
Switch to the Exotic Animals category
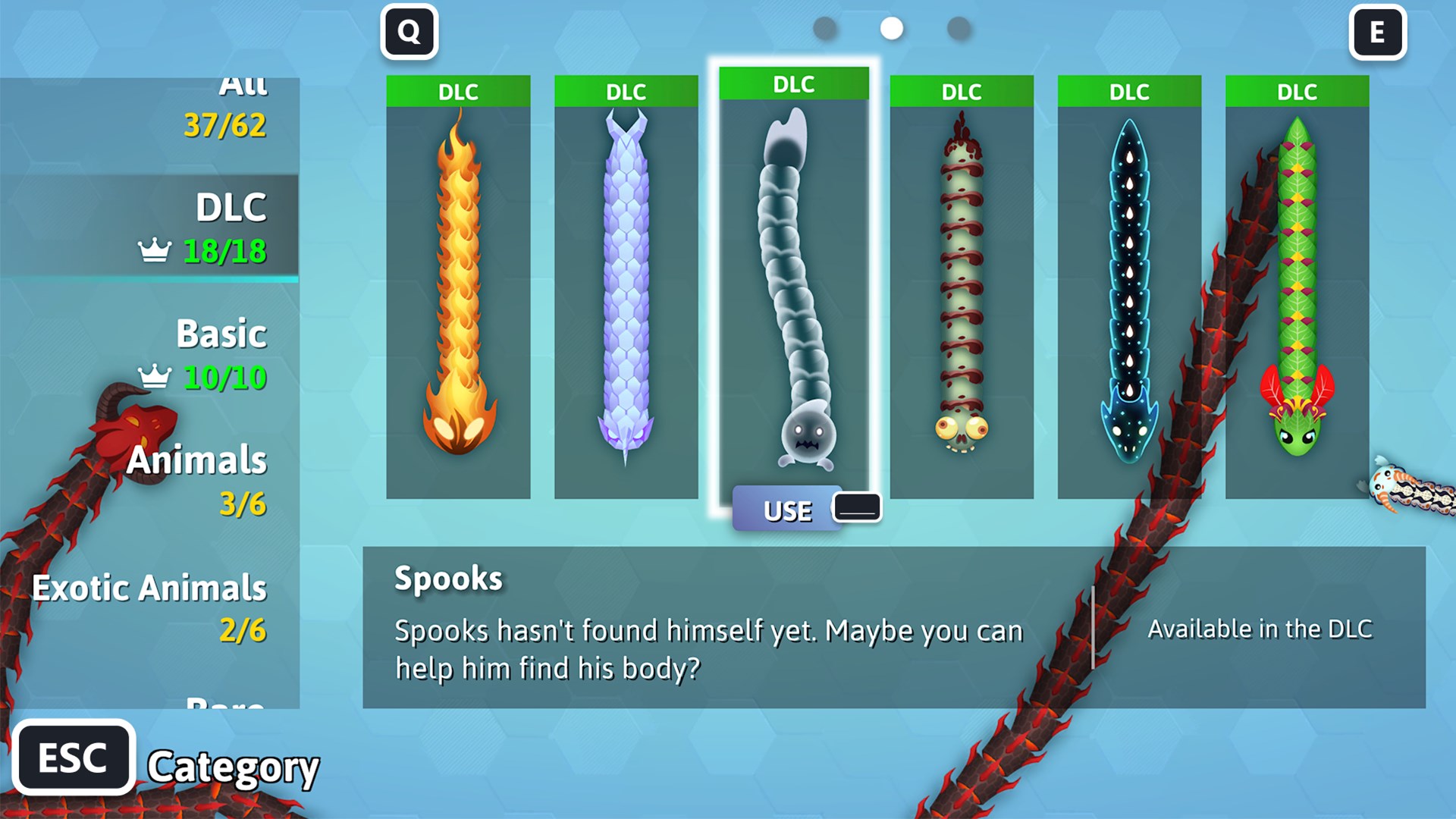[x=149, y=588]
